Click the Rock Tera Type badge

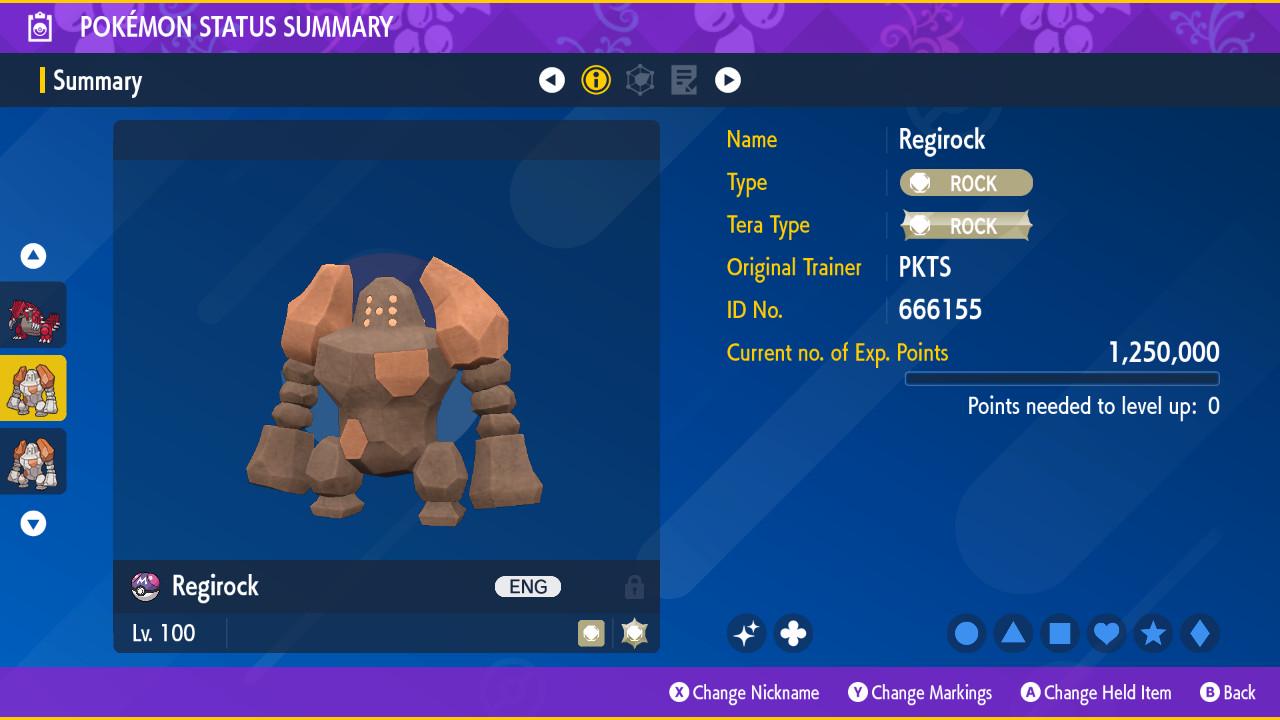coord(966,226)
